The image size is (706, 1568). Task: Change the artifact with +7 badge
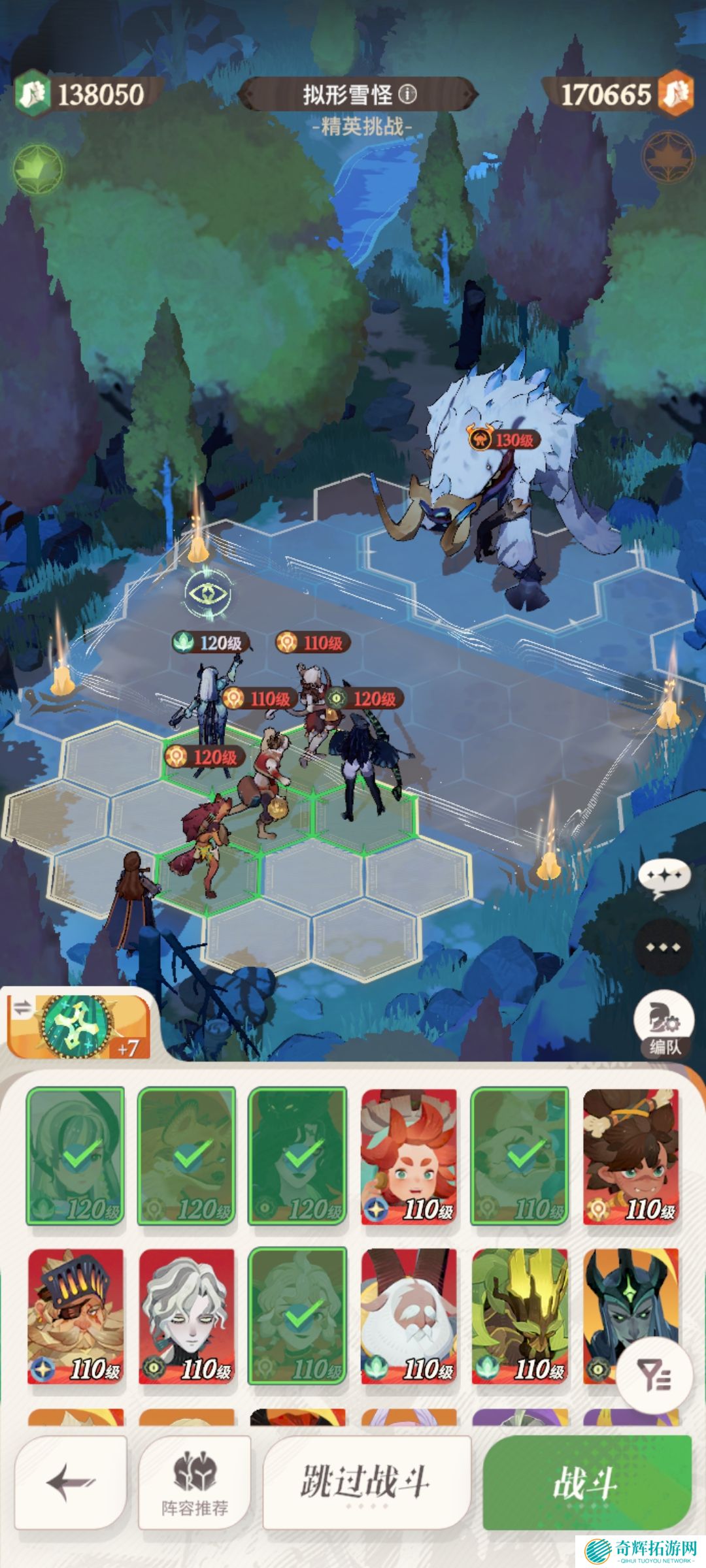click(x=78, y=1026)
